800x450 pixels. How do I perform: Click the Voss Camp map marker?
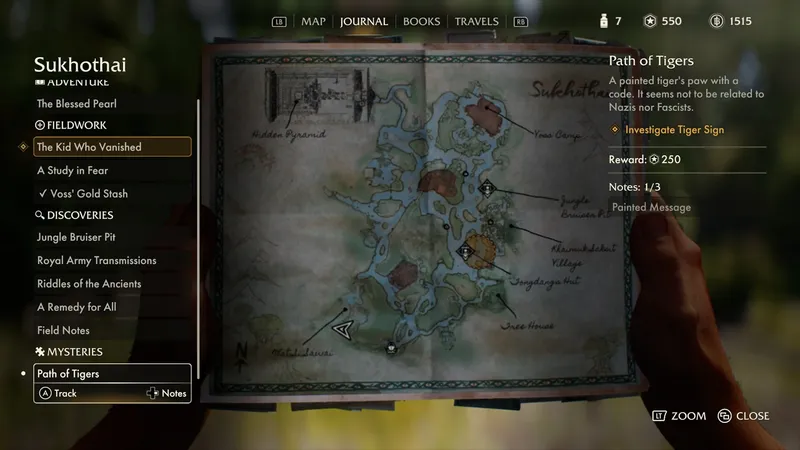pos(487,109)
